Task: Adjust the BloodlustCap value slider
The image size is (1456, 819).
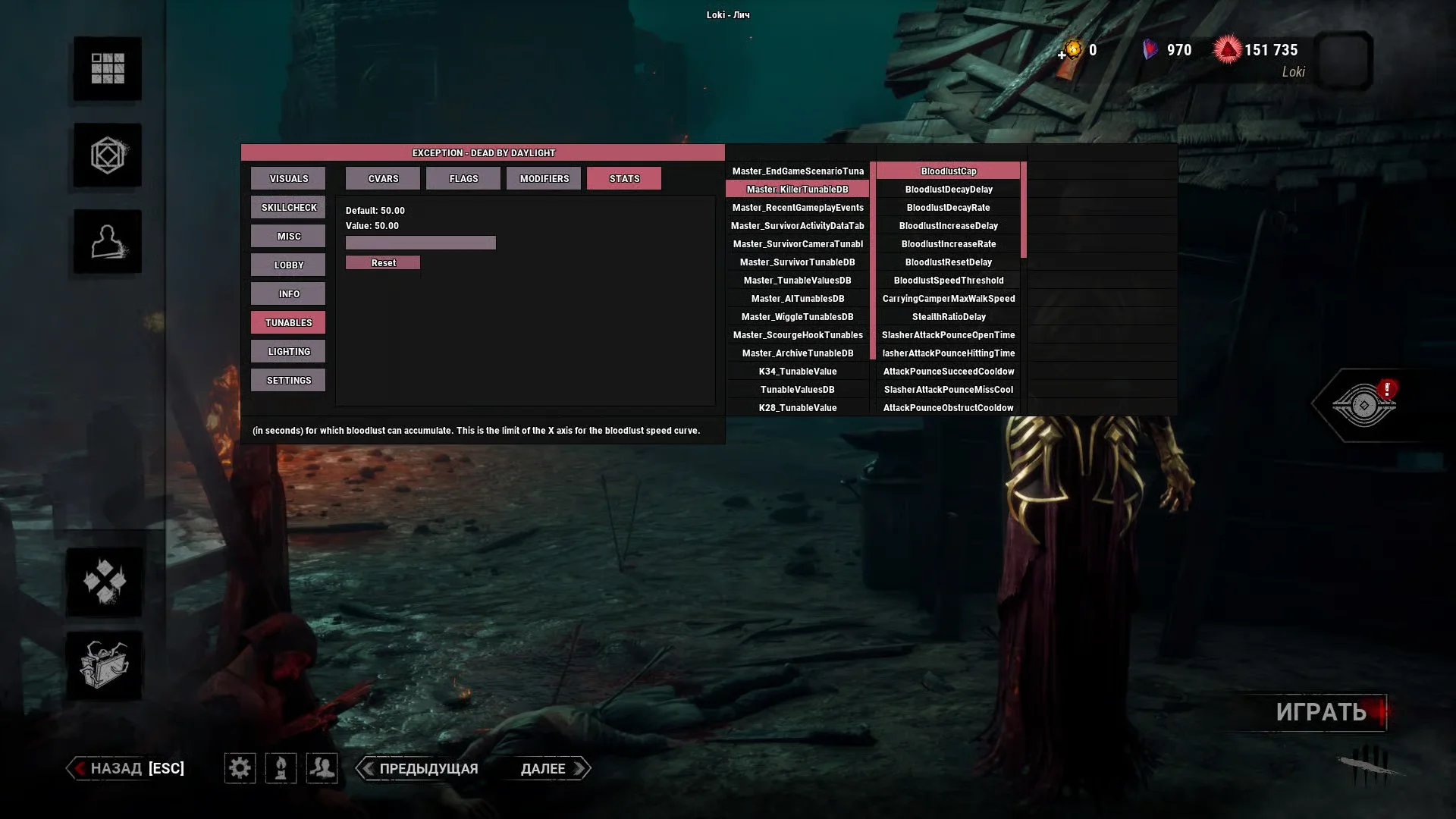Action: pos(421,243)
